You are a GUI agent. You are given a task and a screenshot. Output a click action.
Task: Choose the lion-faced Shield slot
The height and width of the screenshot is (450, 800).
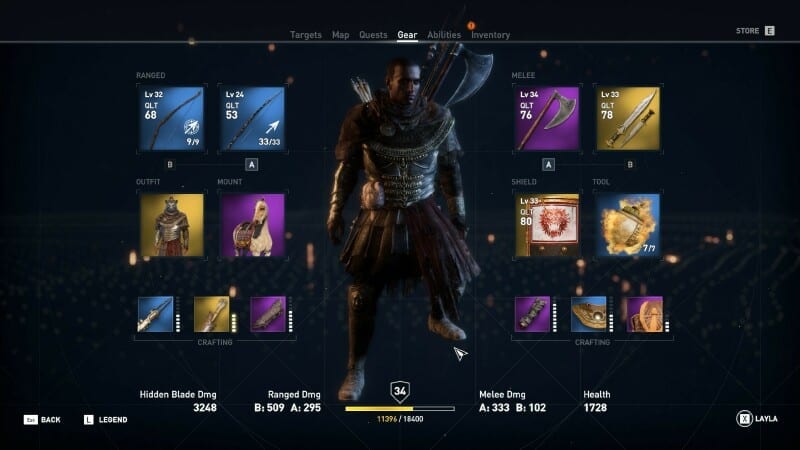547,225
